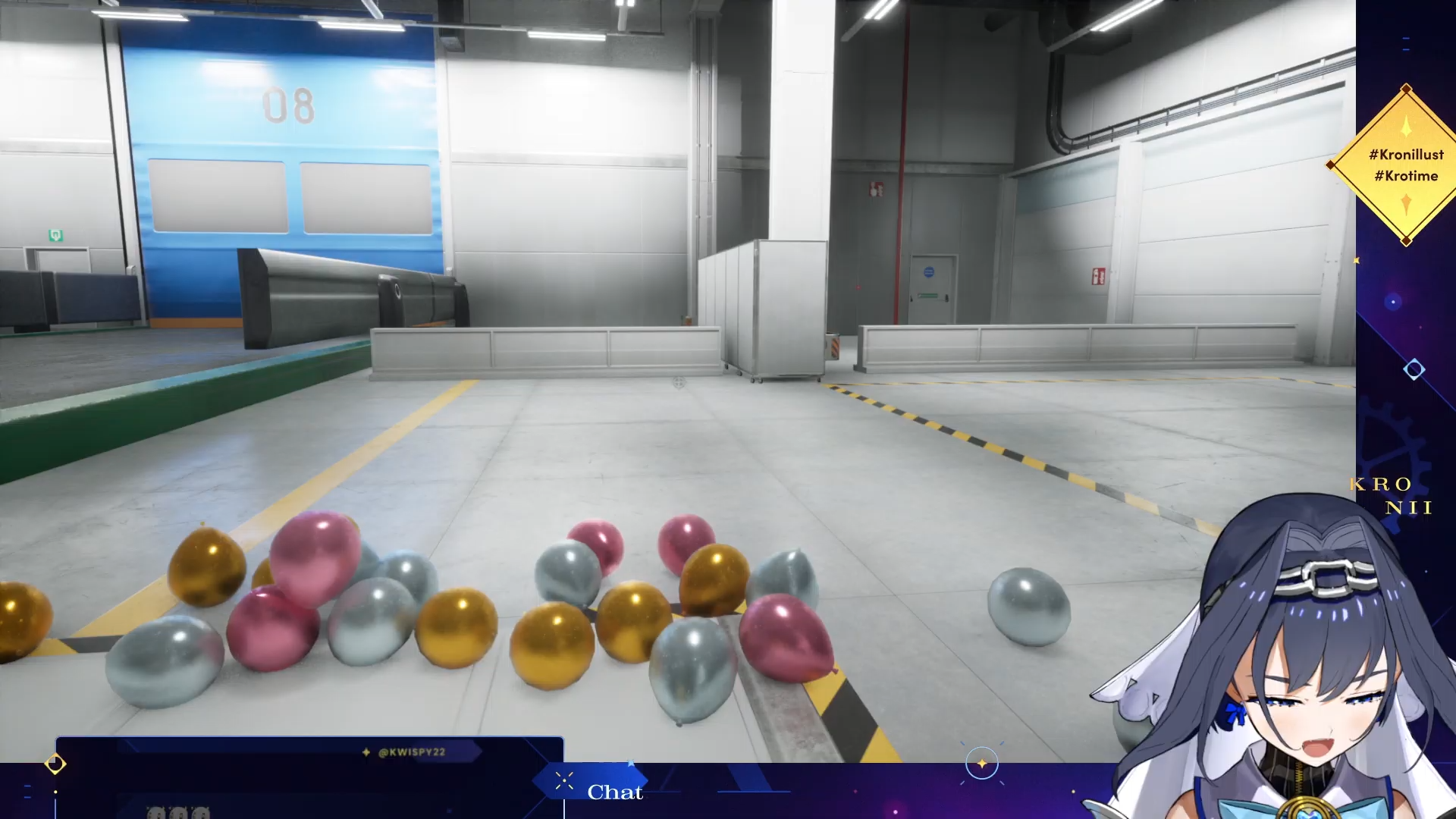This screenshot has width=1456, height=819.
Task: Click the Chat label on the stream overlay
Action: tap(614, 792)
